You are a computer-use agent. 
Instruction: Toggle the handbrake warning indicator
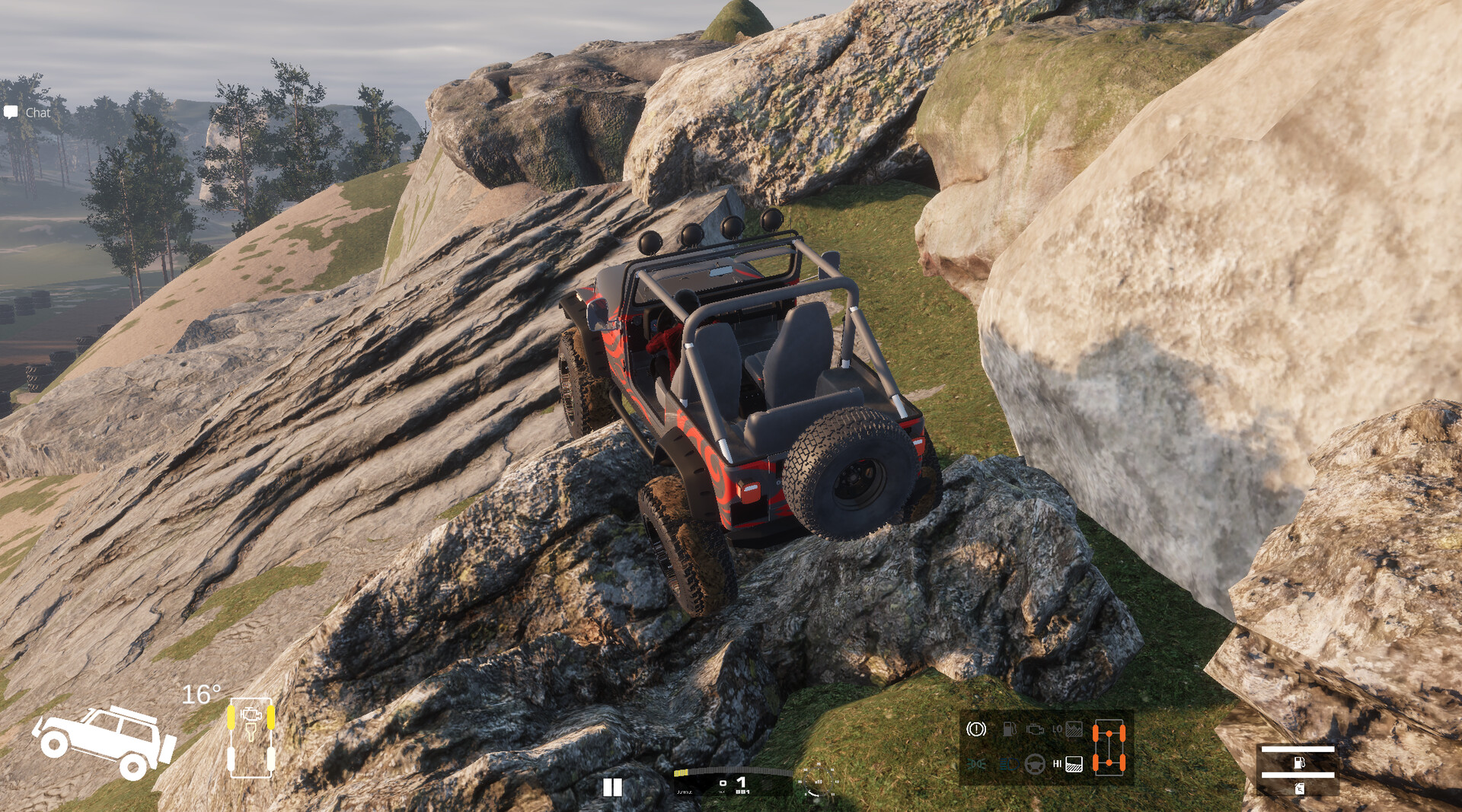[x=976, y=729]
